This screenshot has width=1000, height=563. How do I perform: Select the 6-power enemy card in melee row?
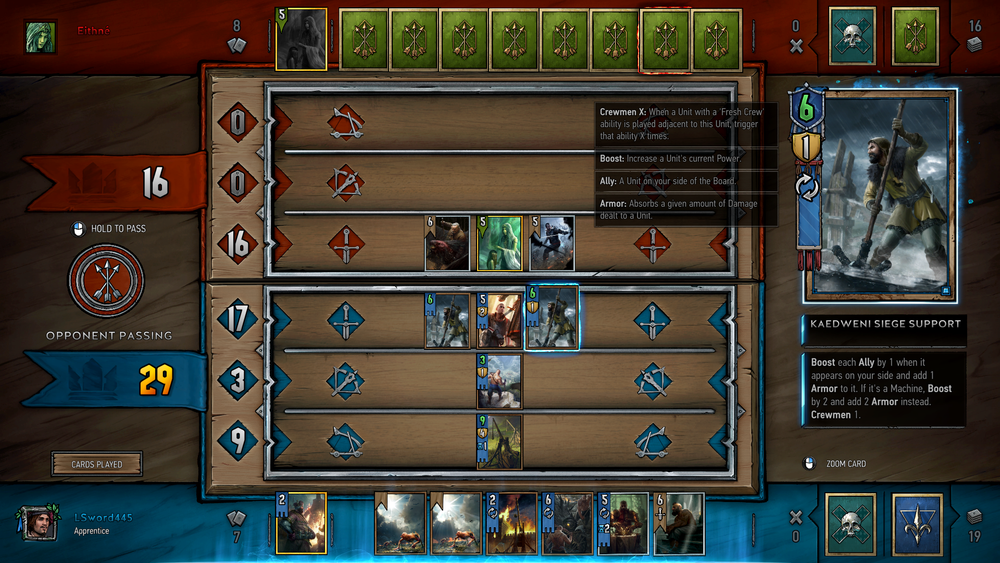pyautogui.click(x=447, y=244)
